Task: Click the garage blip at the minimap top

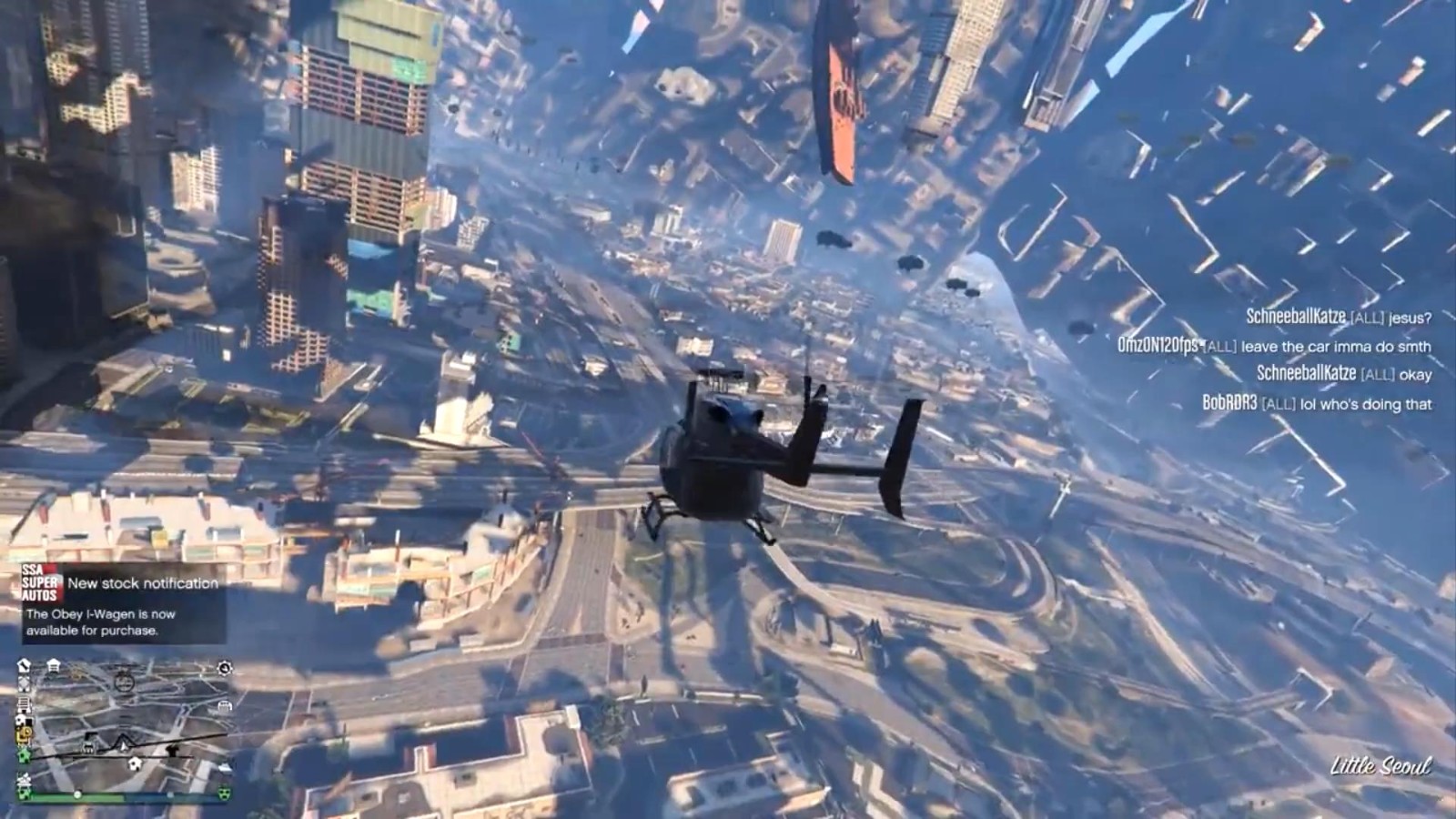Action: (x=53, y=665)
